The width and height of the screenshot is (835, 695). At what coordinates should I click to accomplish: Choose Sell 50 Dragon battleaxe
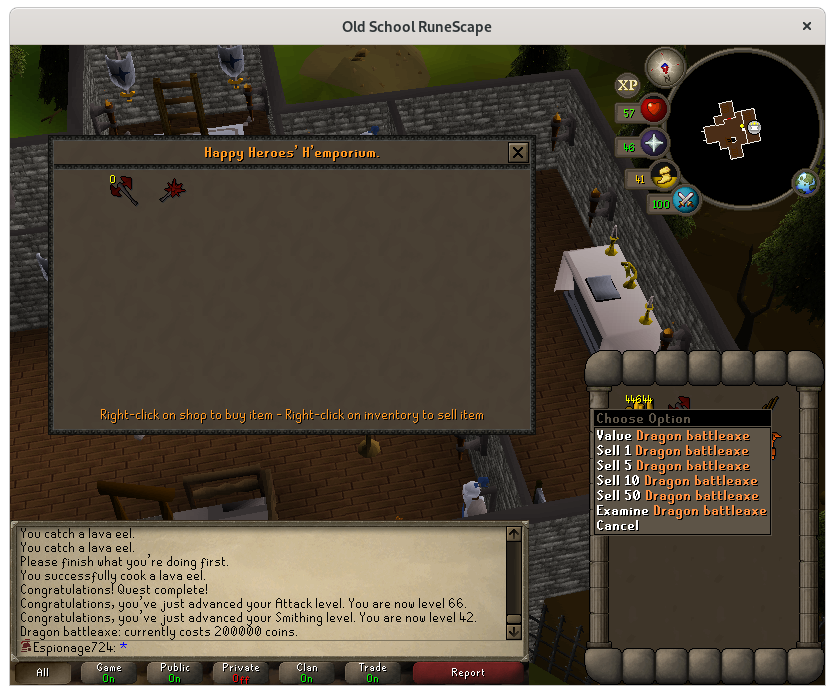[677, 496]
